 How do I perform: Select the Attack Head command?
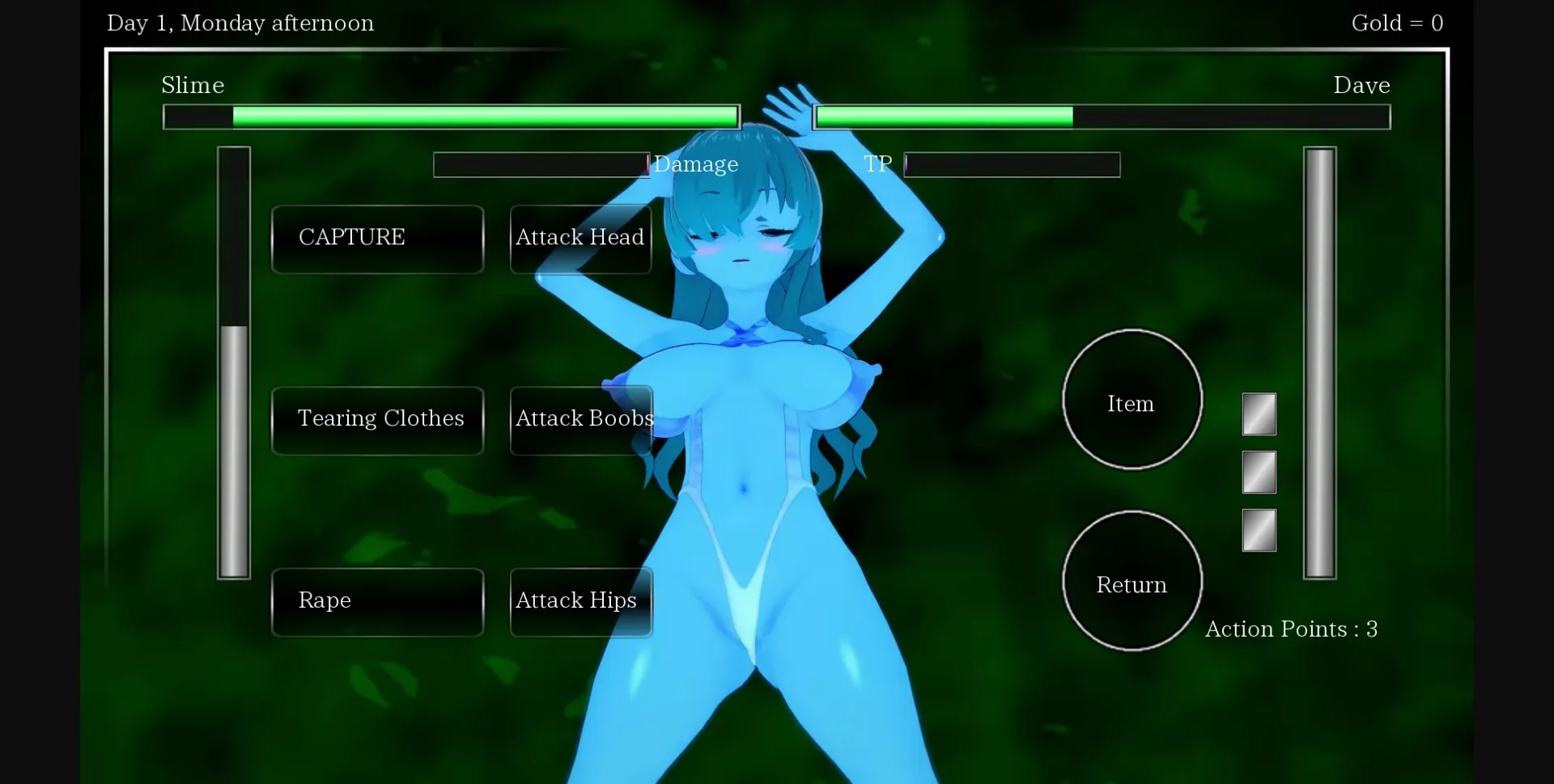(x=580, y=238)
